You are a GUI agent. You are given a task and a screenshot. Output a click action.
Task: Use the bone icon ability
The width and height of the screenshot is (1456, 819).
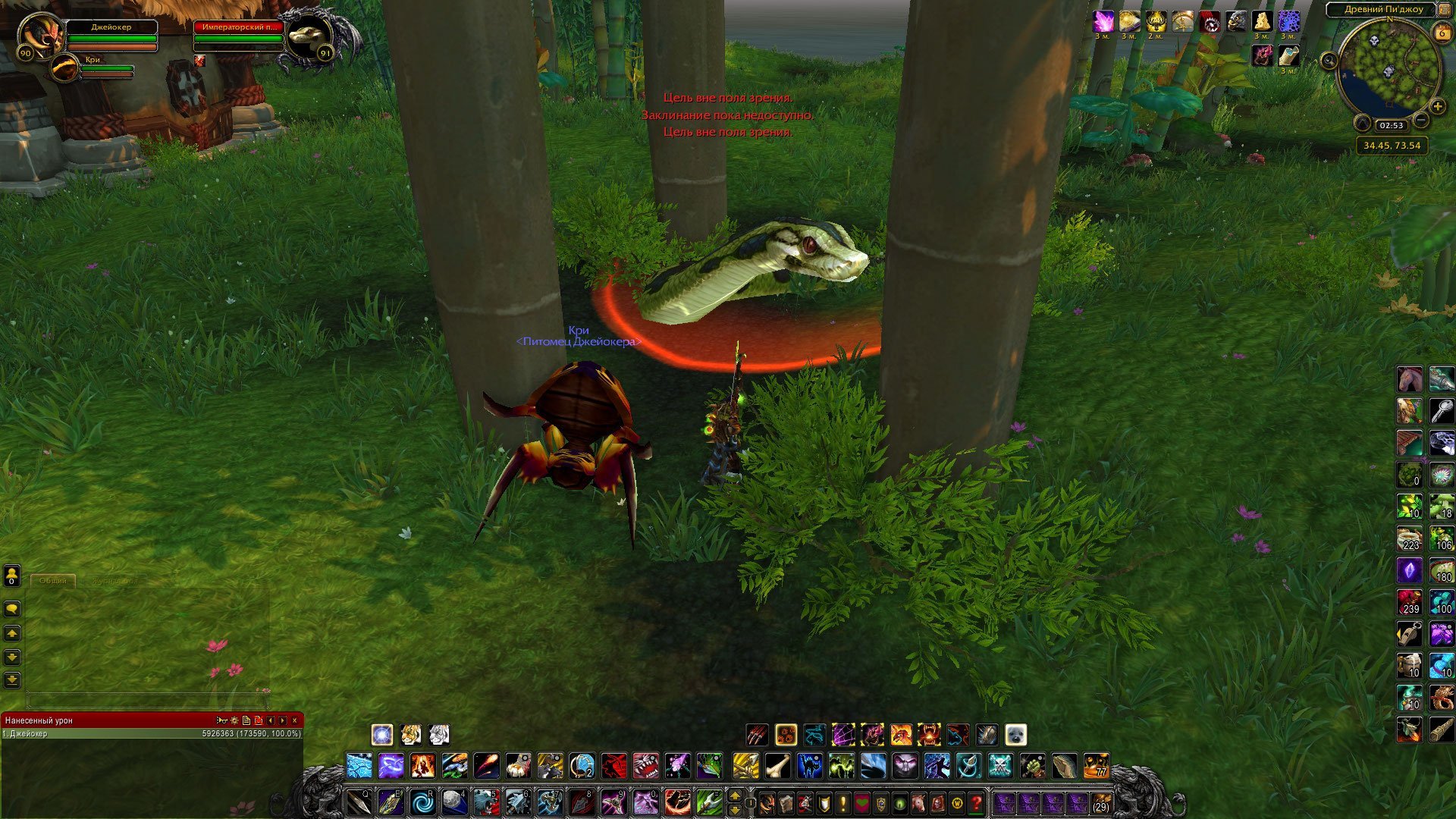[x=778, y=766]
